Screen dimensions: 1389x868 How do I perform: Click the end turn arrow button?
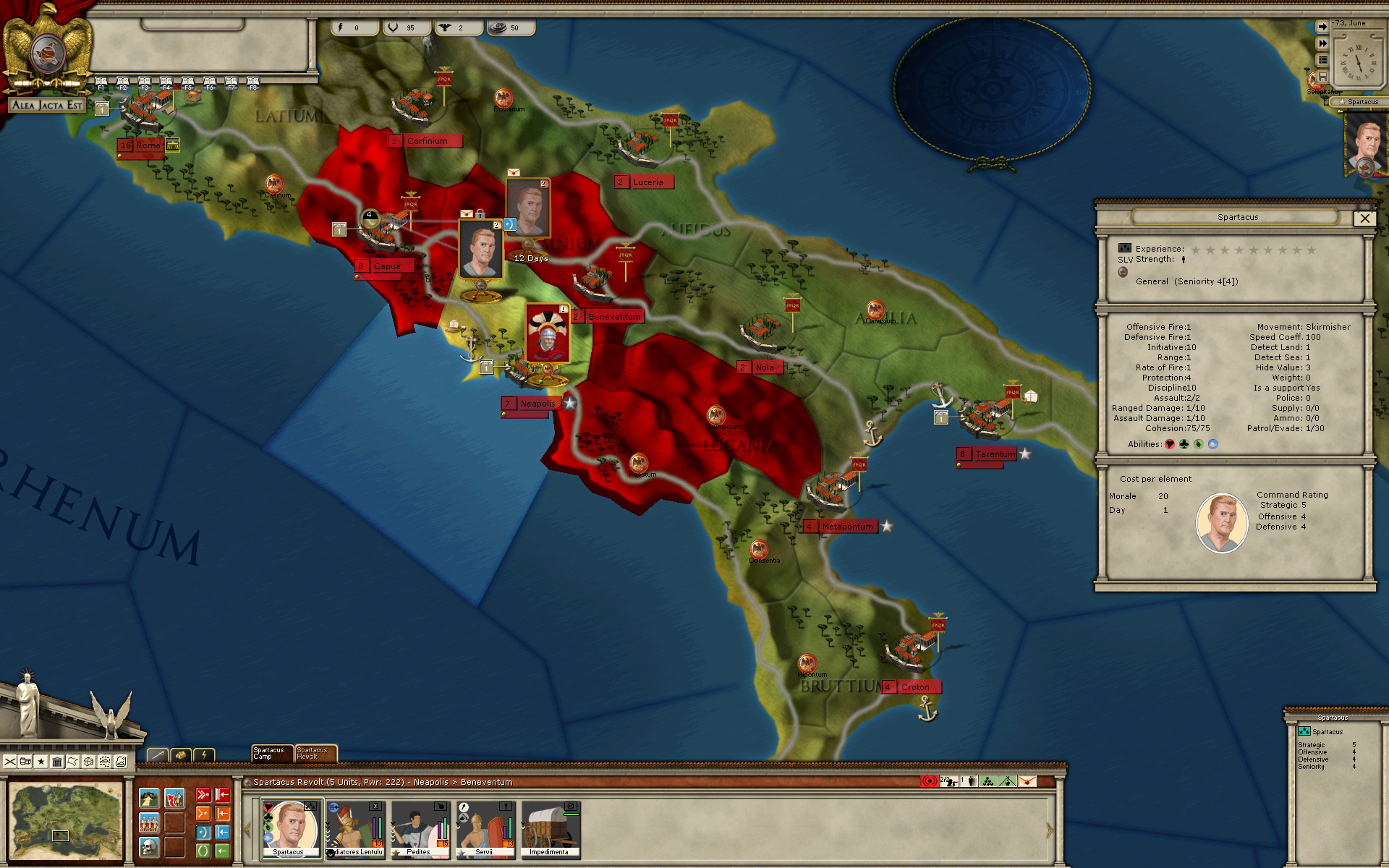[x=1322, y=27]
